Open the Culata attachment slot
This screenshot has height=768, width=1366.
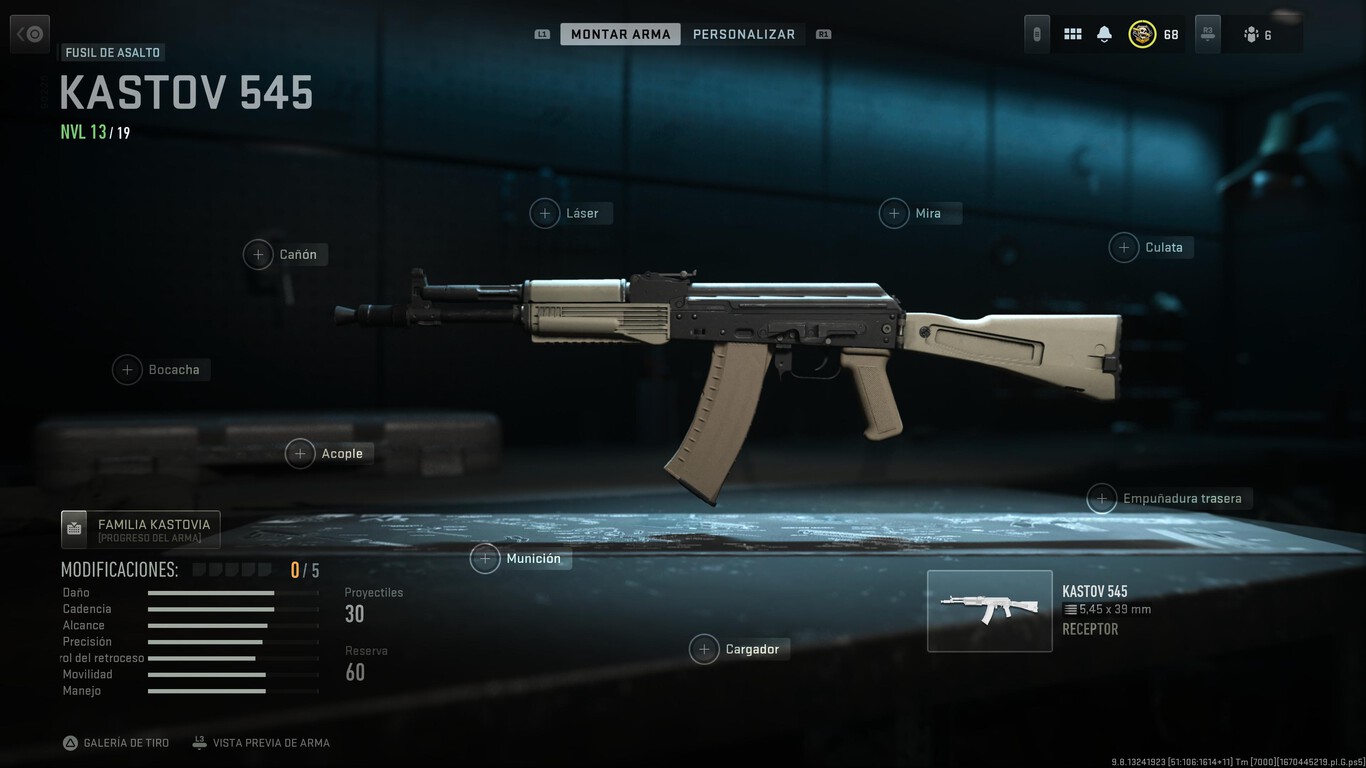point(1150,247)
